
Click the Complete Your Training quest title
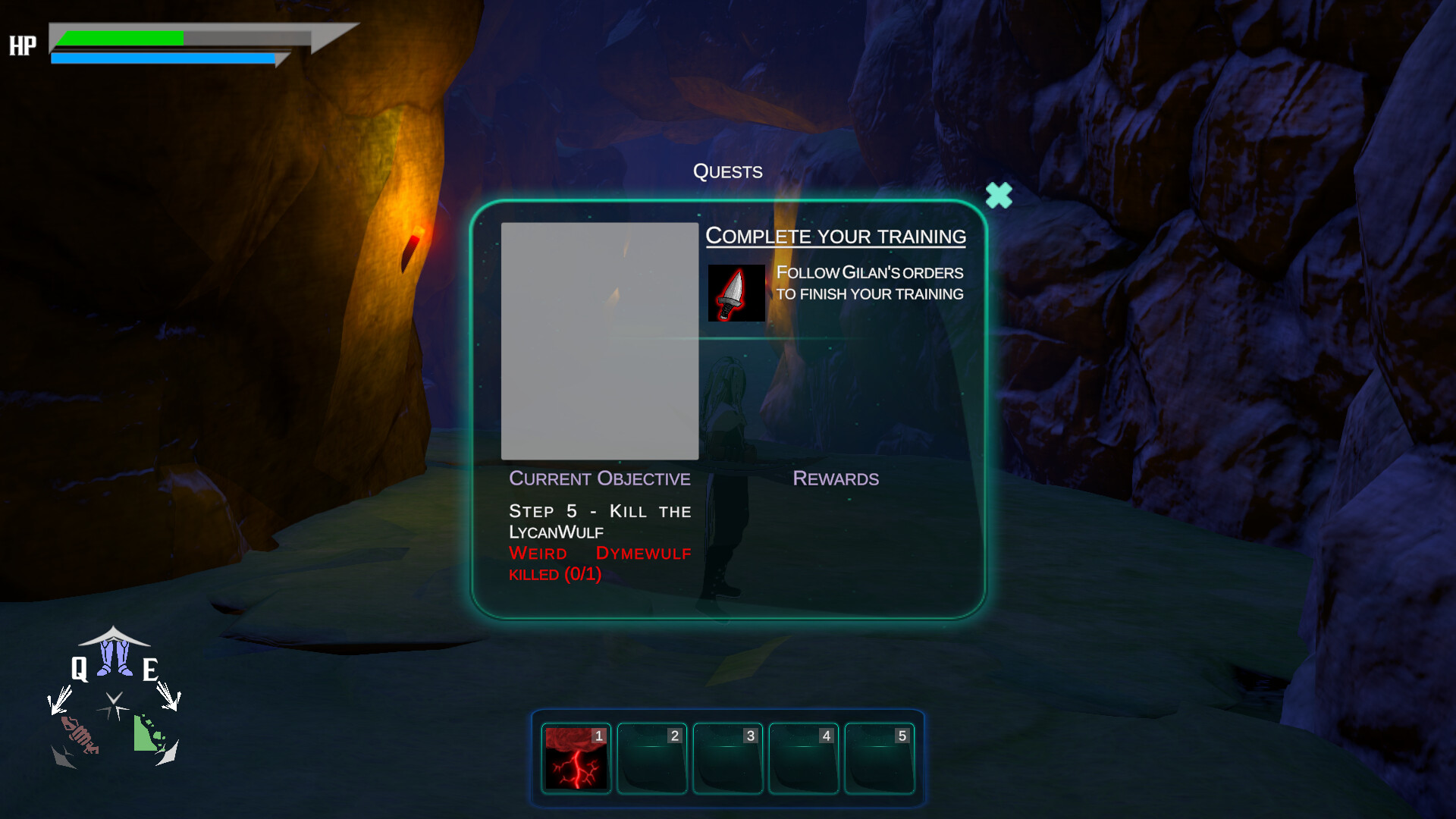836,236
